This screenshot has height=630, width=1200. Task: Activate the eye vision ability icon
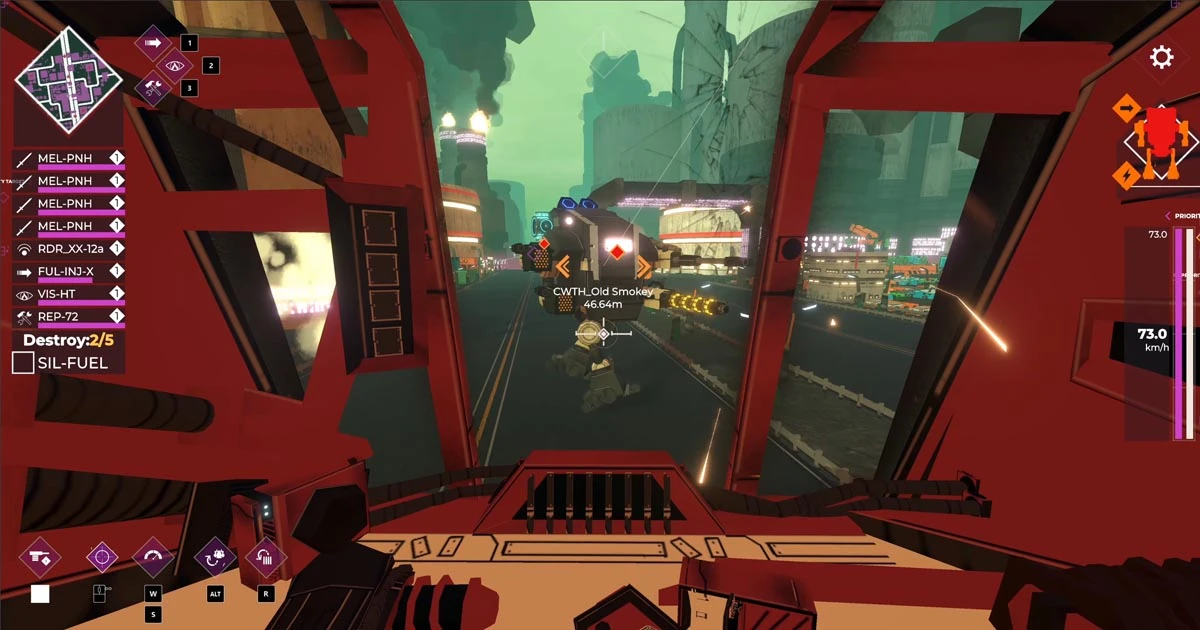pos(176,66)
